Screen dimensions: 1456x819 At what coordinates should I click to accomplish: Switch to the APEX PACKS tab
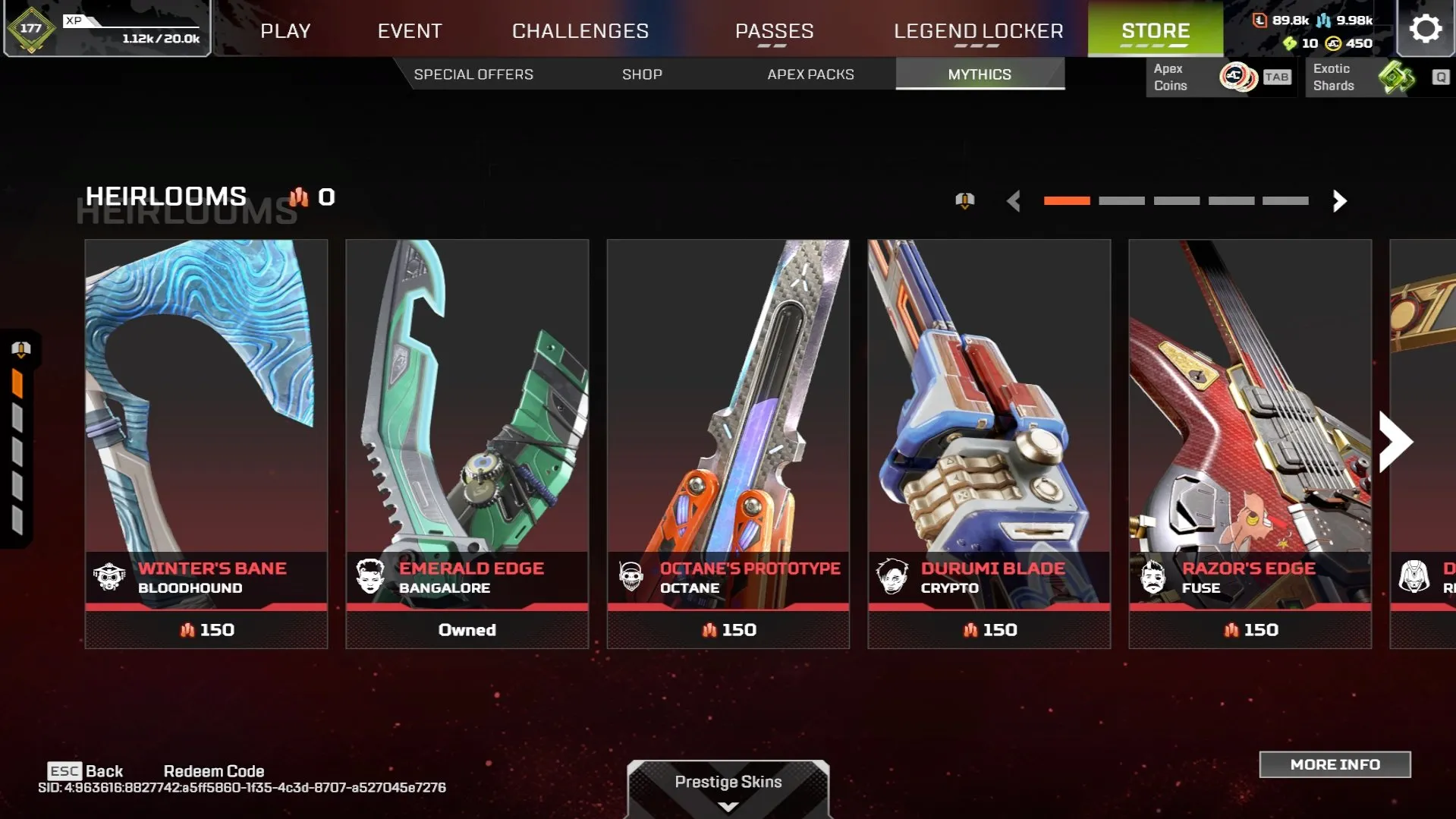809,74
